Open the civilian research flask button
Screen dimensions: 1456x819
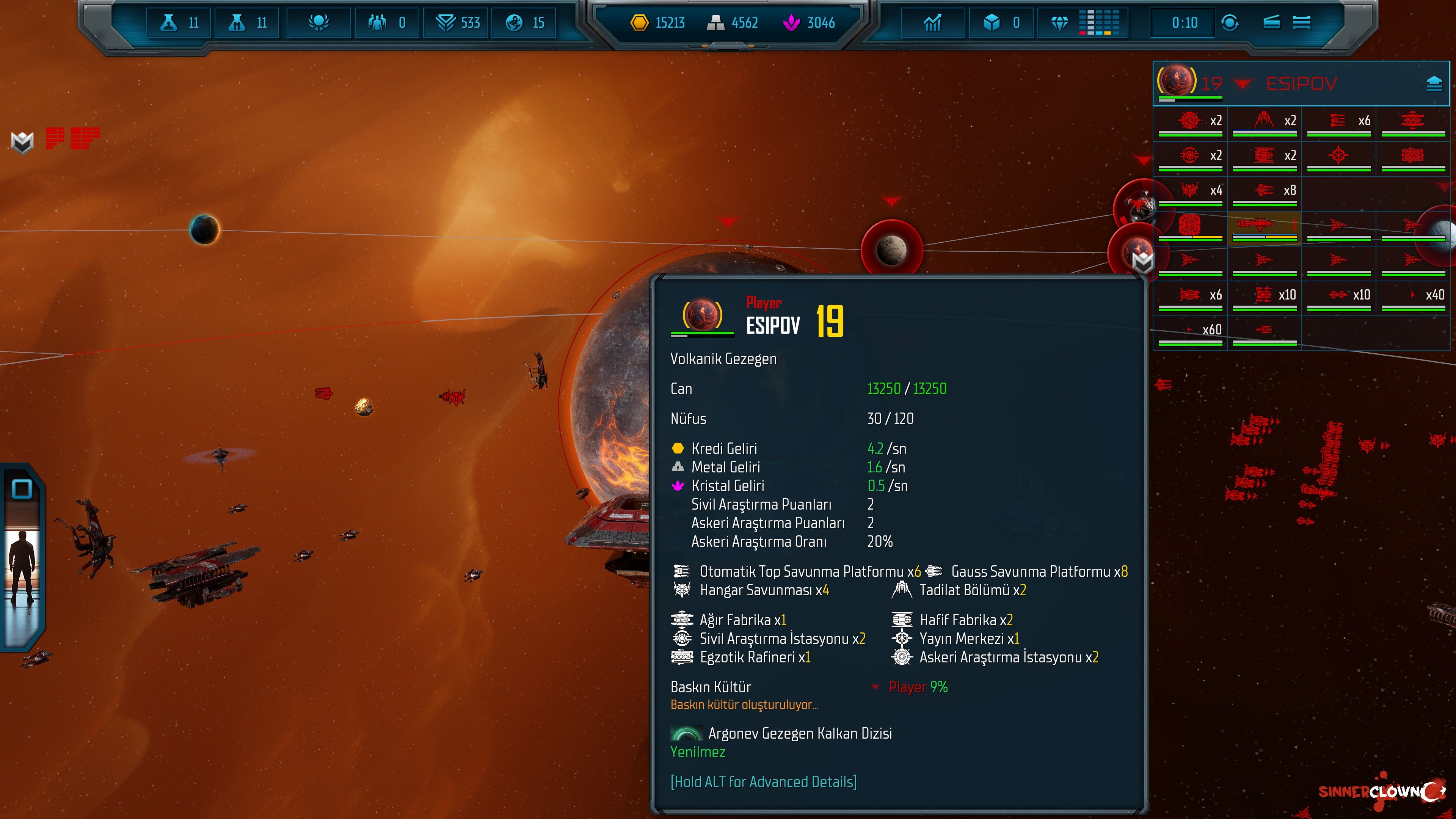tap(179, 23)
